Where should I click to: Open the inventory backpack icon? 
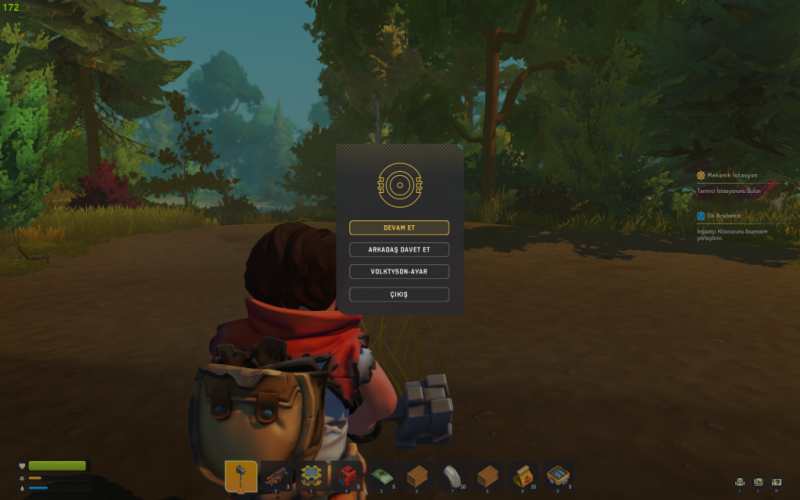pos(740,482)
